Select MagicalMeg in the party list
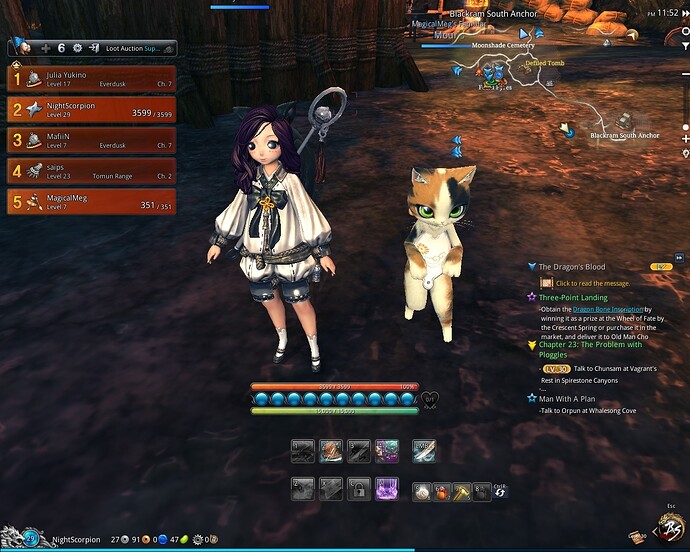The width and height of the screenshot is (690, 552). click(x=90, y=202)
